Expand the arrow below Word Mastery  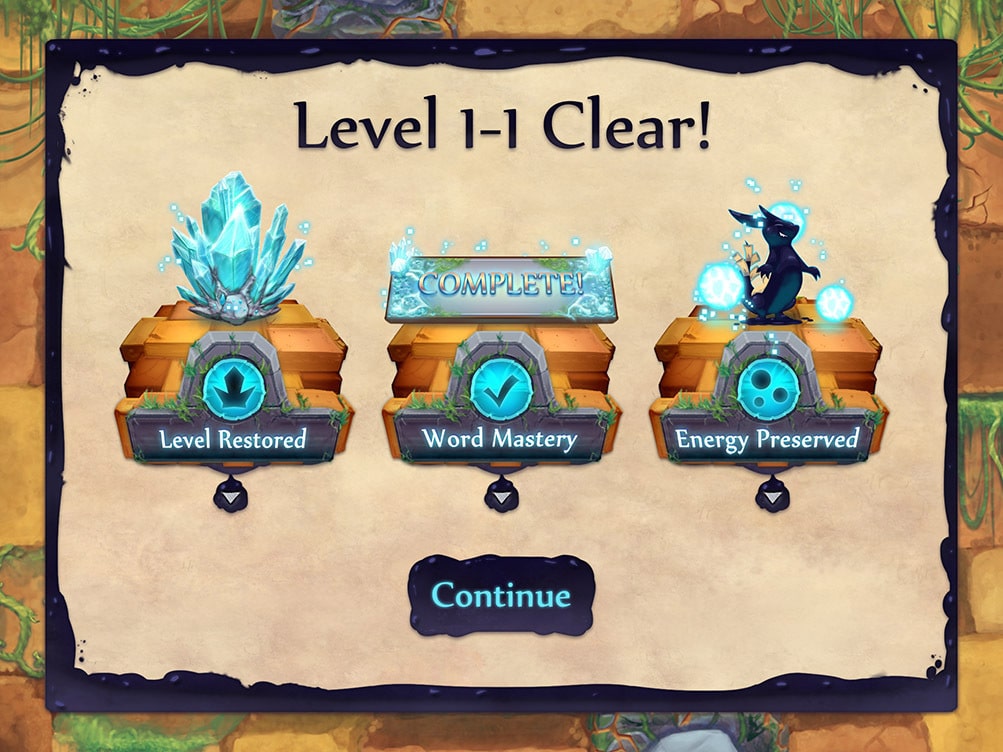click(501, 496)
